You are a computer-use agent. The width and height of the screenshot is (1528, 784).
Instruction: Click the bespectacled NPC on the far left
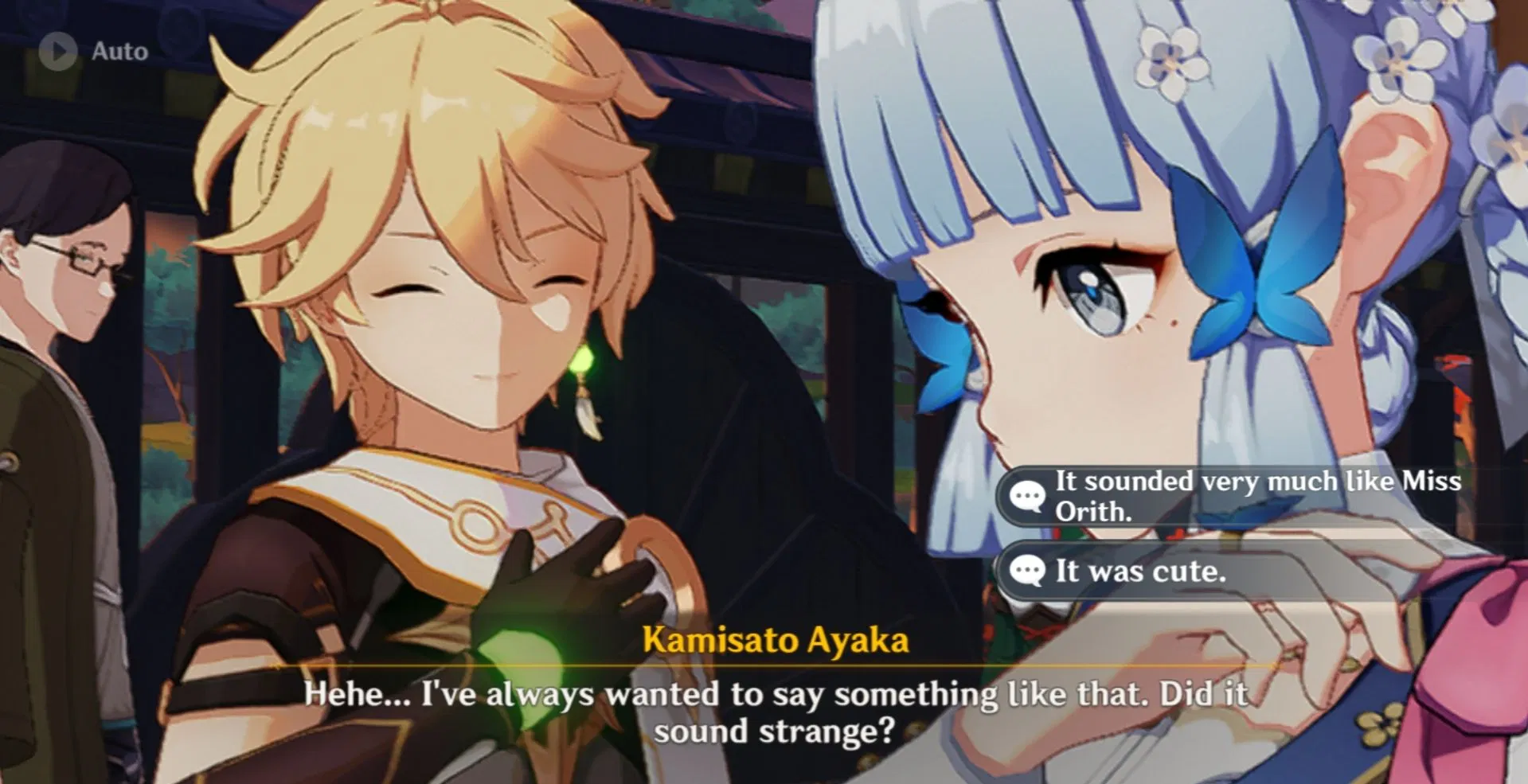[72, 263]
